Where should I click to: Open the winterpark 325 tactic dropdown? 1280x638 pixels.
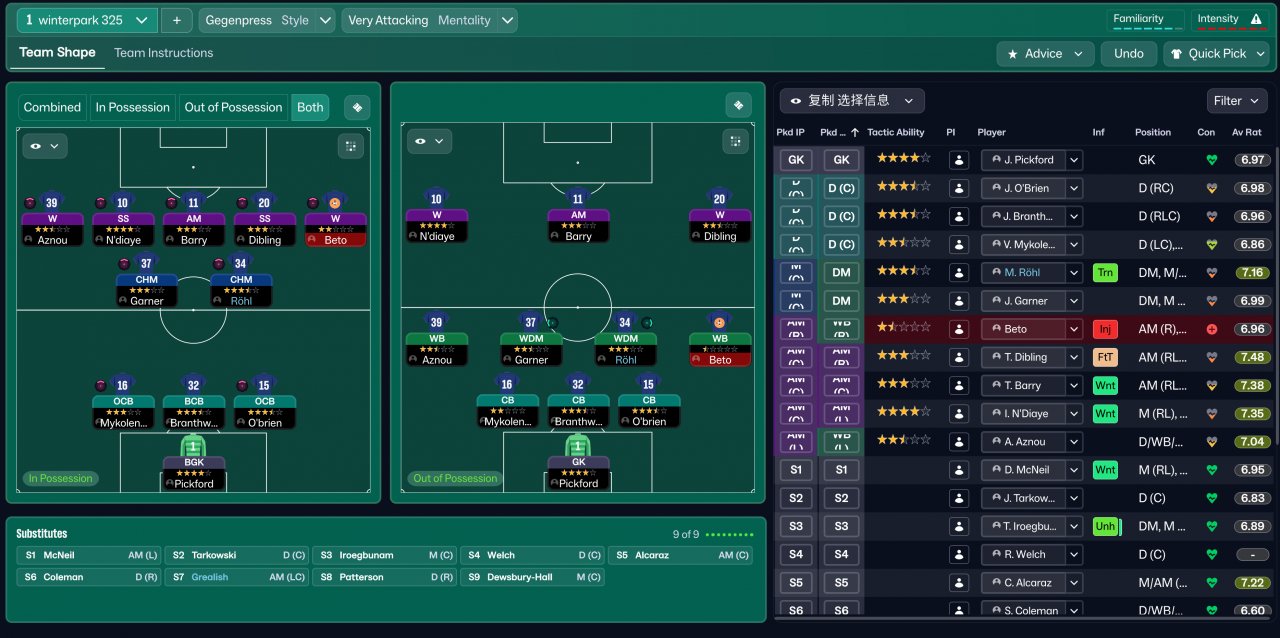tap(87, 20)
